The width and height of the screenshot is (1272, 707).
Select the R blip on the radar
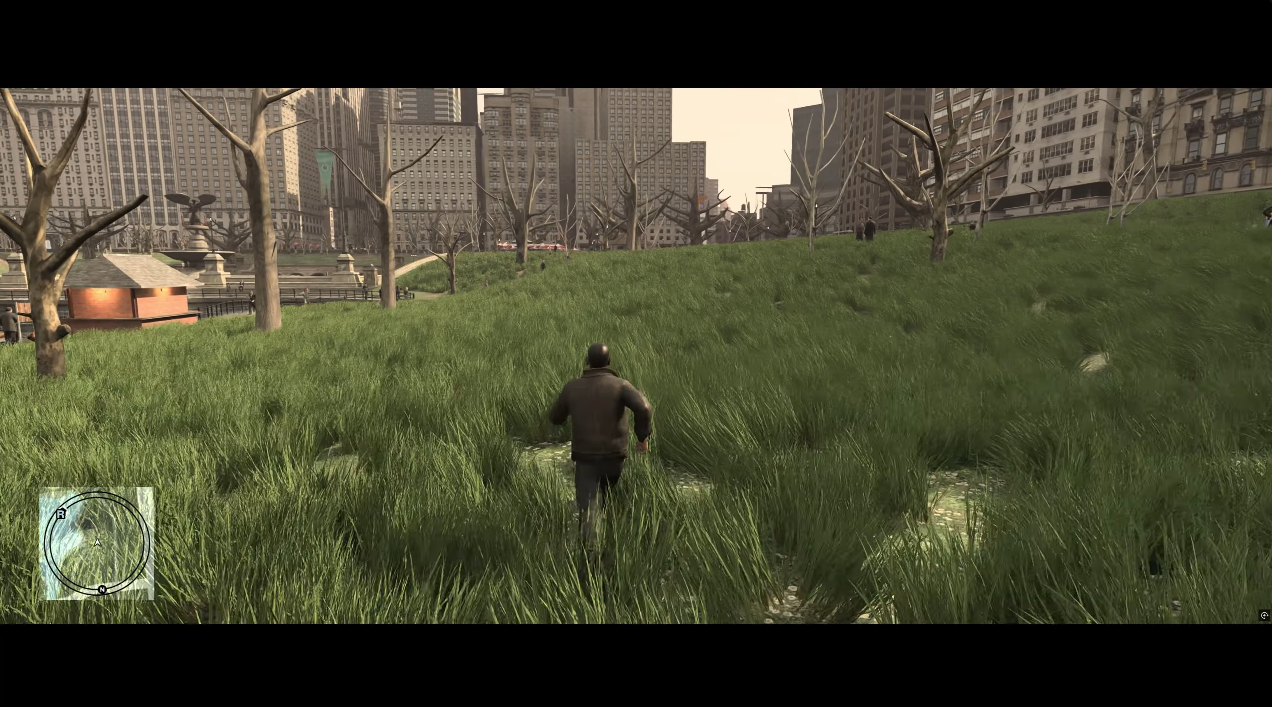(61, 514)
